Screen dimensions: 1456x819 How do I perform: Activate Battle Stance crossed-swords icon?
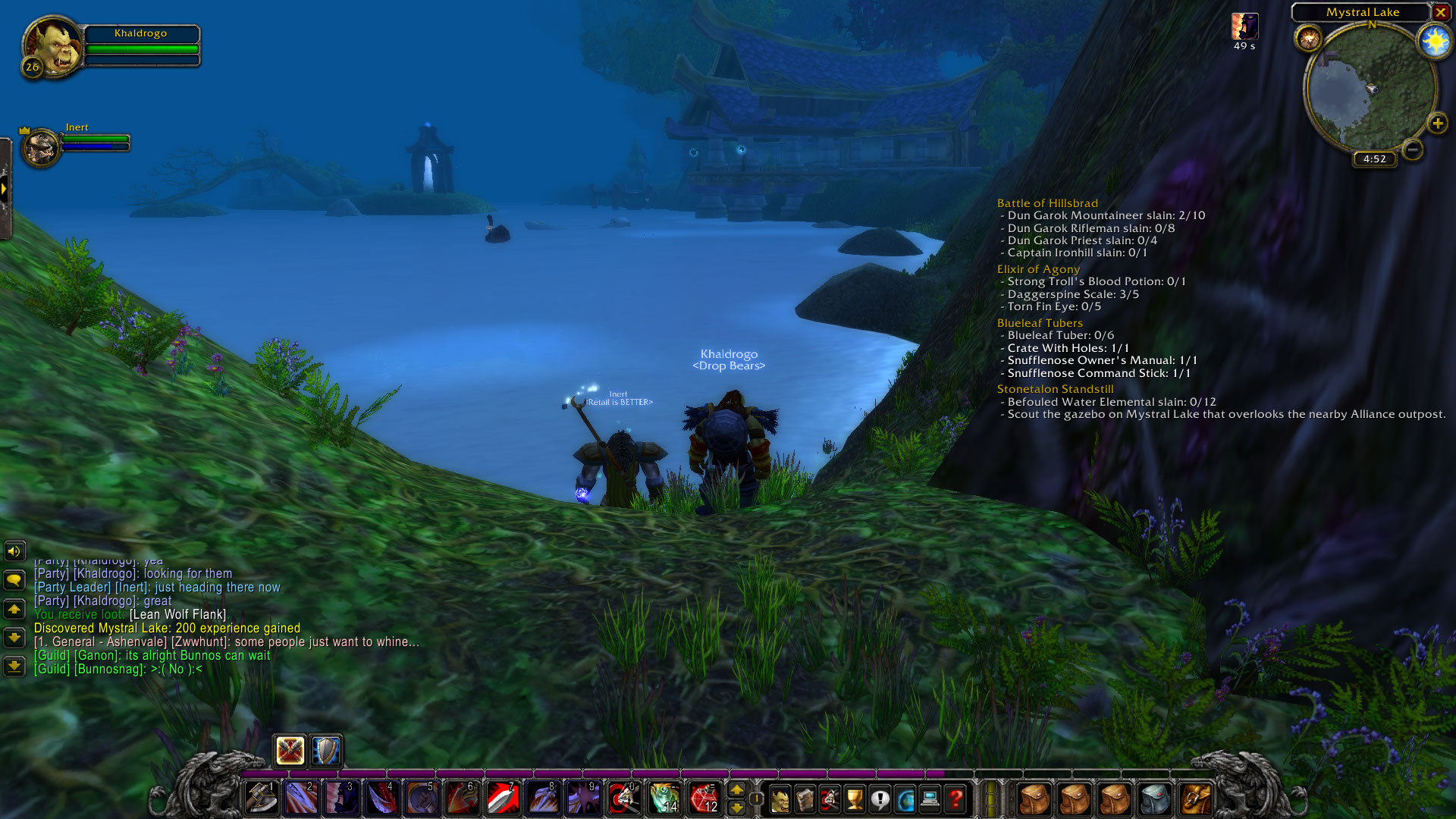(289, 751)
